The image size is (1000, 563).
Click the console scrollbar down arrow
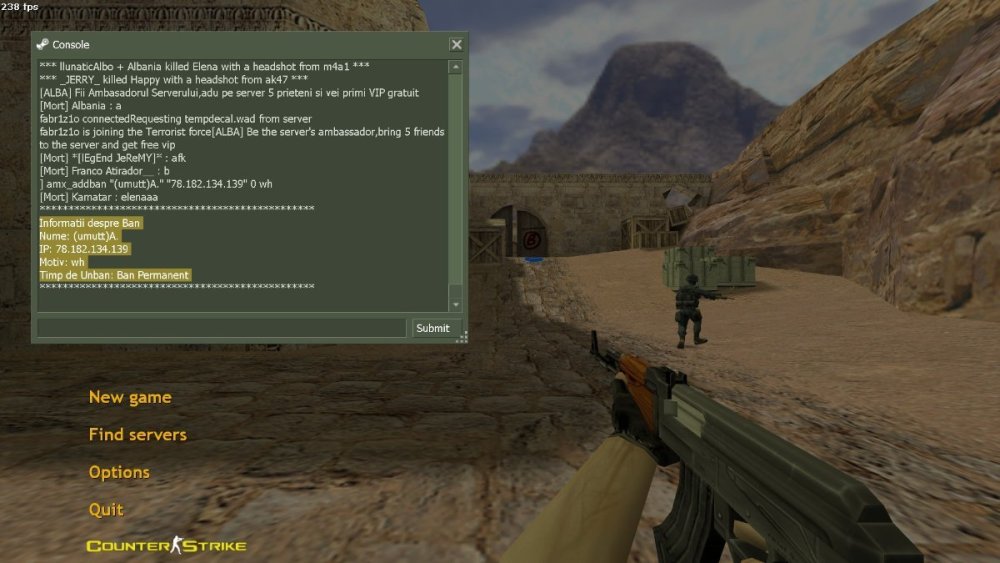[x=456, y=304]
